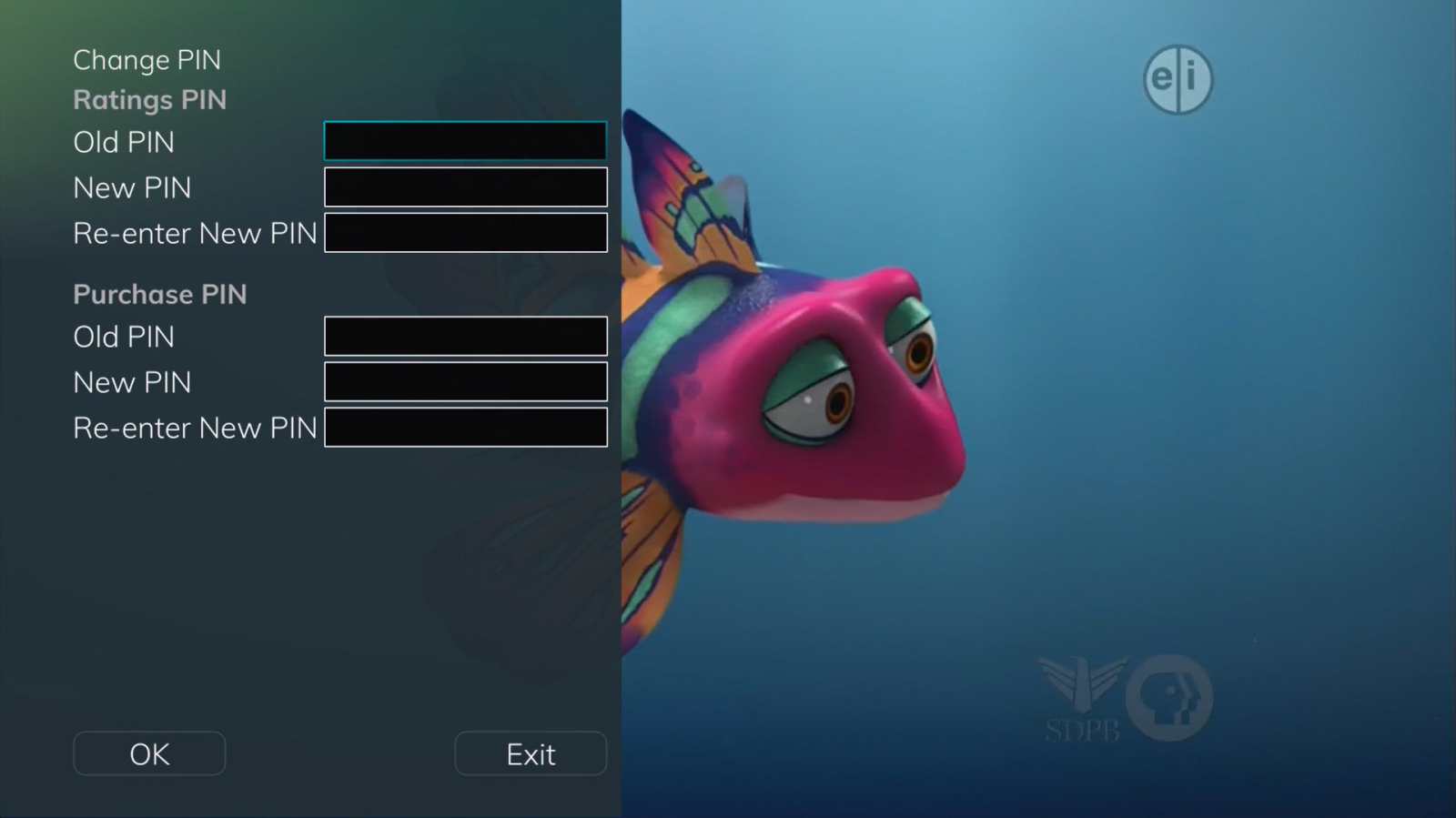Image resolution: width=1456 pixels, height=818 pixels.
Task: Select the Purchase PIN Old PIN field
Action: [x=465, y=336]
